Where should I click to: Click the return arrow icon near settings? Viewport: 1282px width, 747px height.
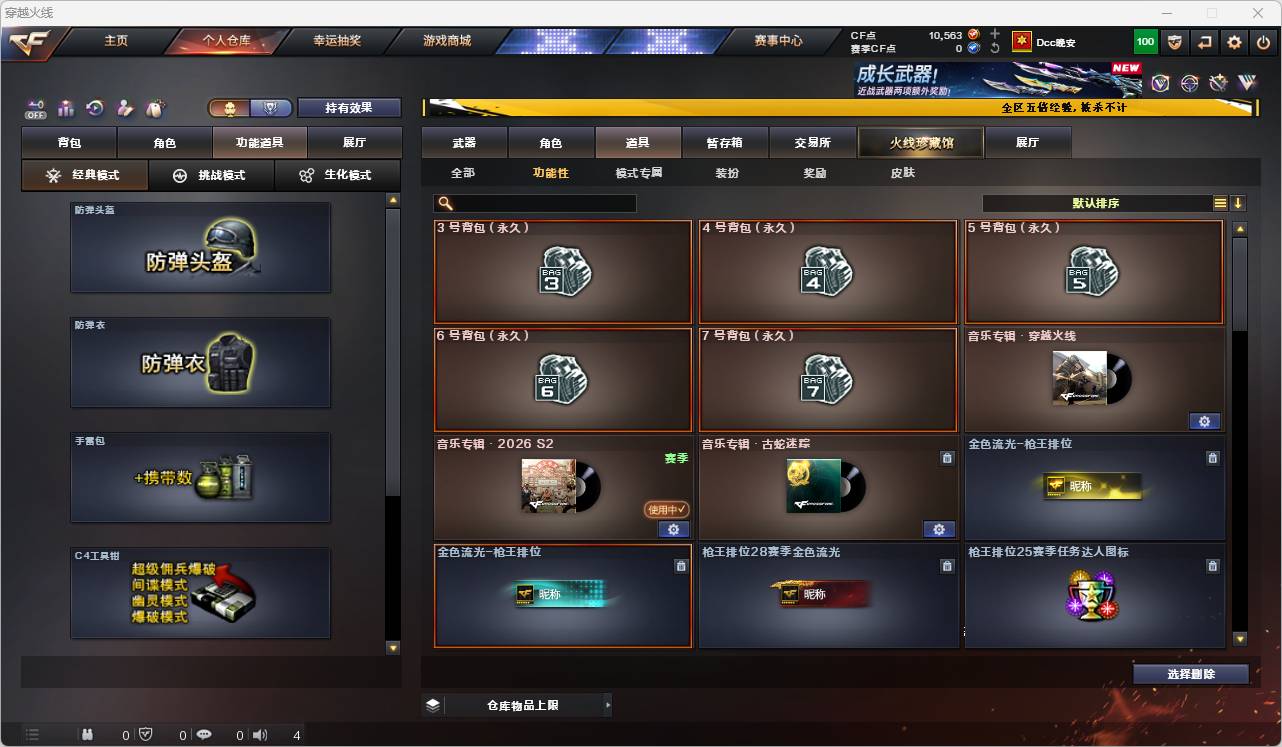1206,41
